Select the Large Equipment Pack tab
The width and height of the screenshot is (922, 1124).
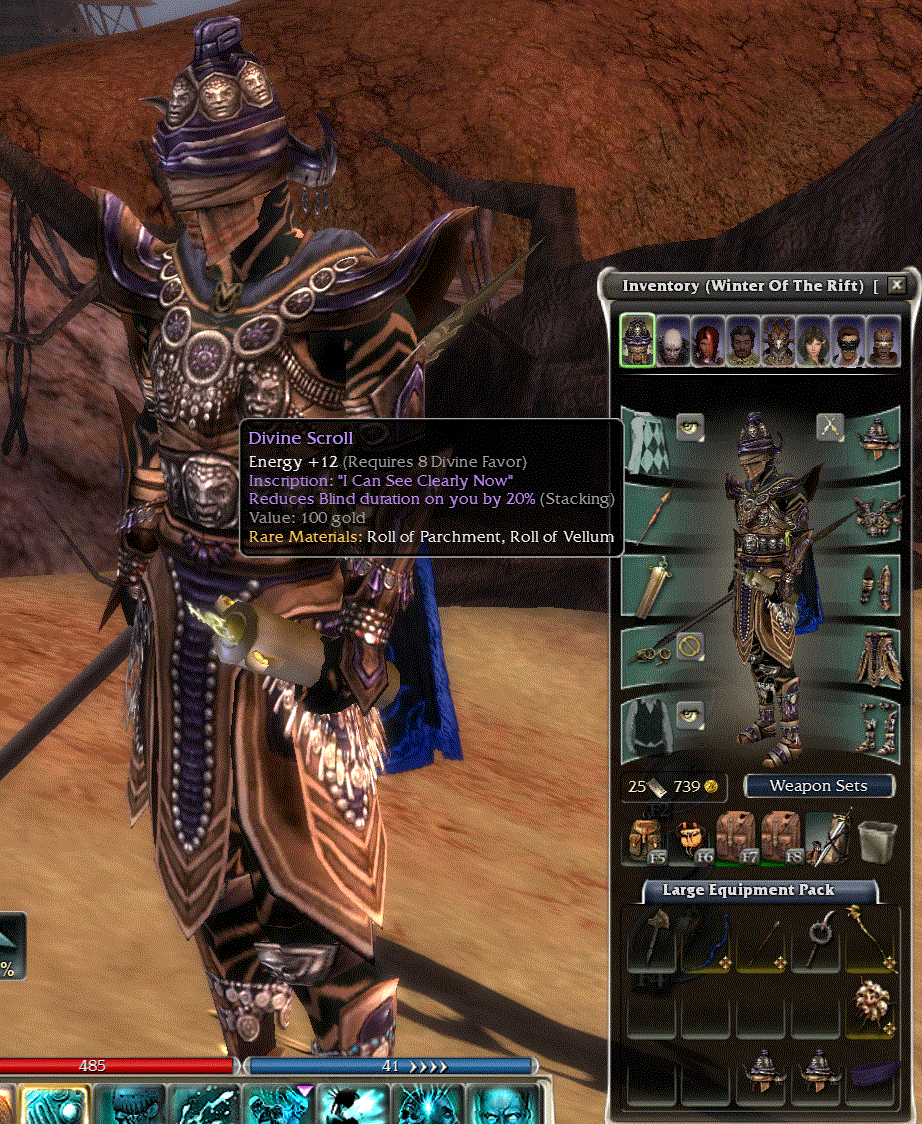click(x=747, y=889)
